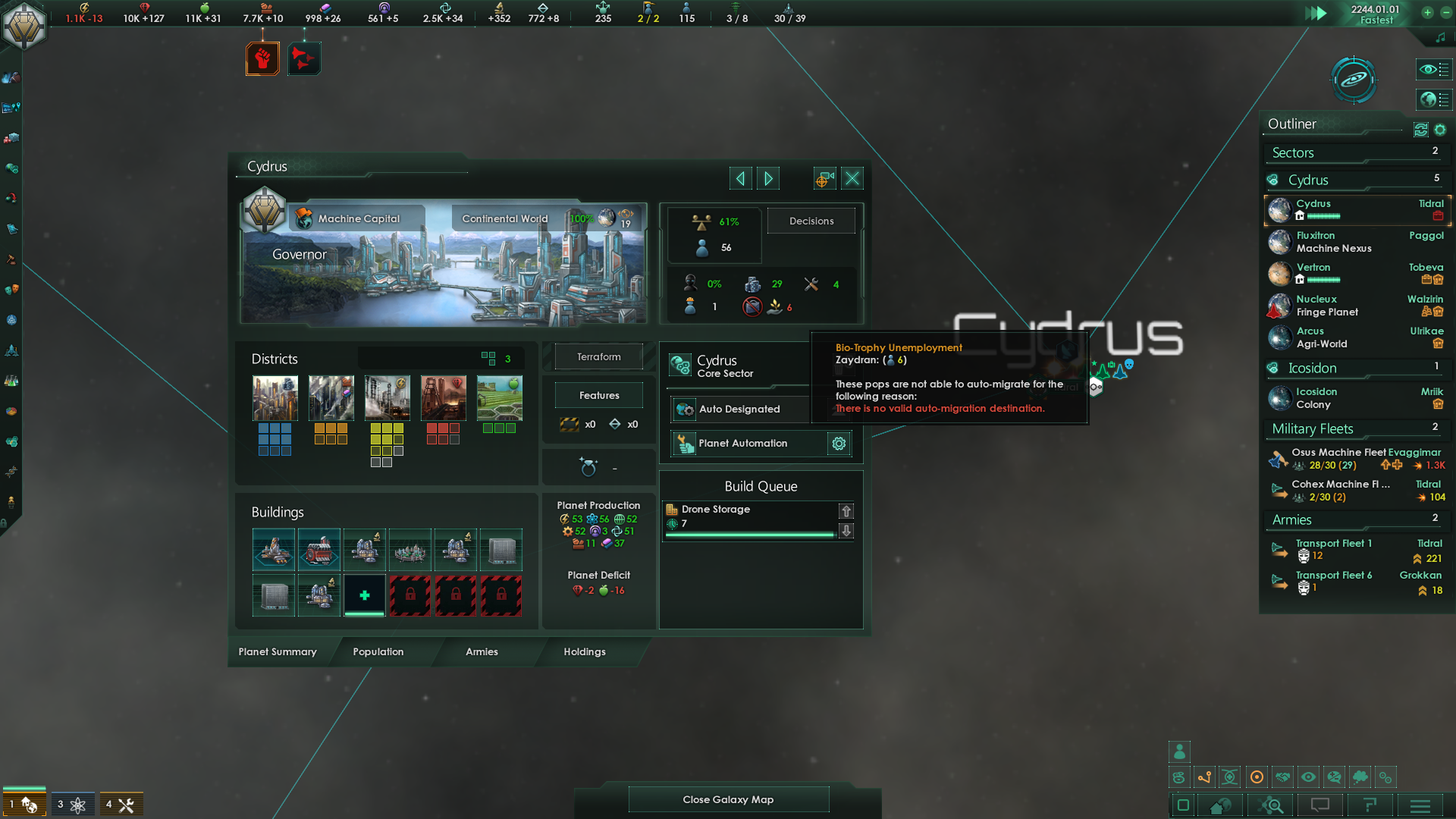Open the Planet Automation settings gear
Viewport: 1456px width, 819px height.
coord(839,444)
